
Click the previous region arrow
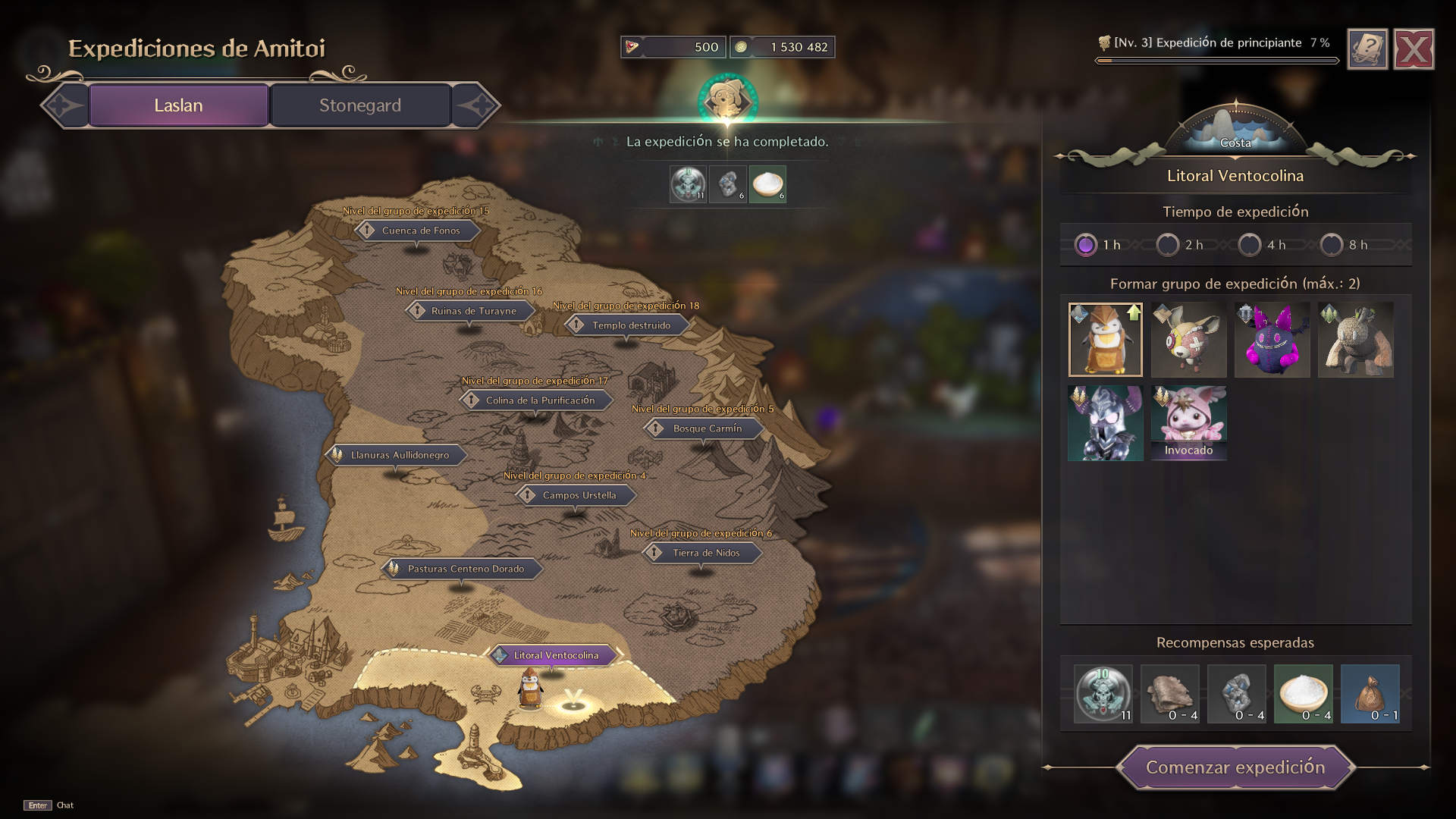(64, 105)
